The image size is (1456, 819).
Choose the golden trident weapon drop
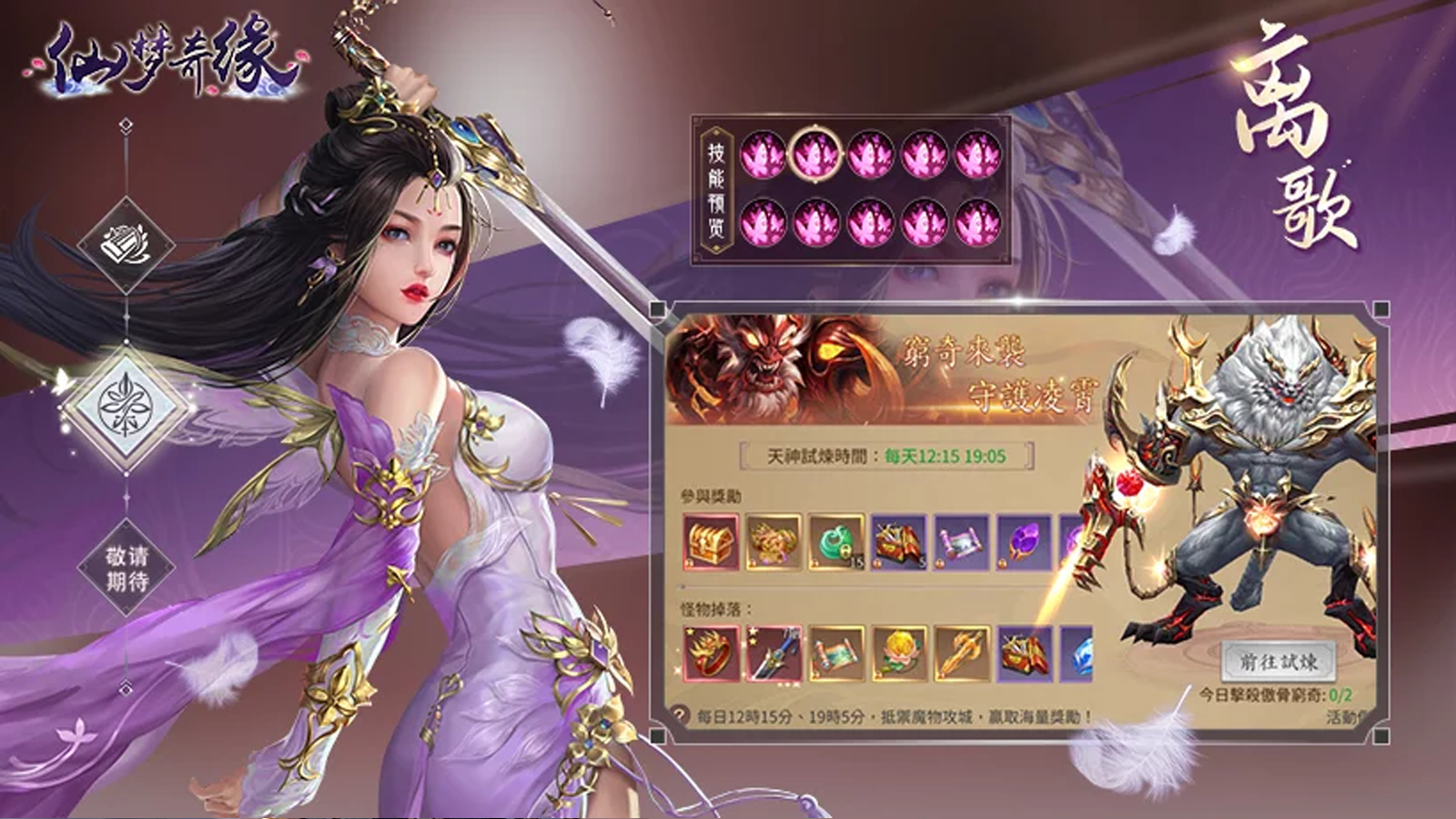pyautogui.click(x=962, y=653)
